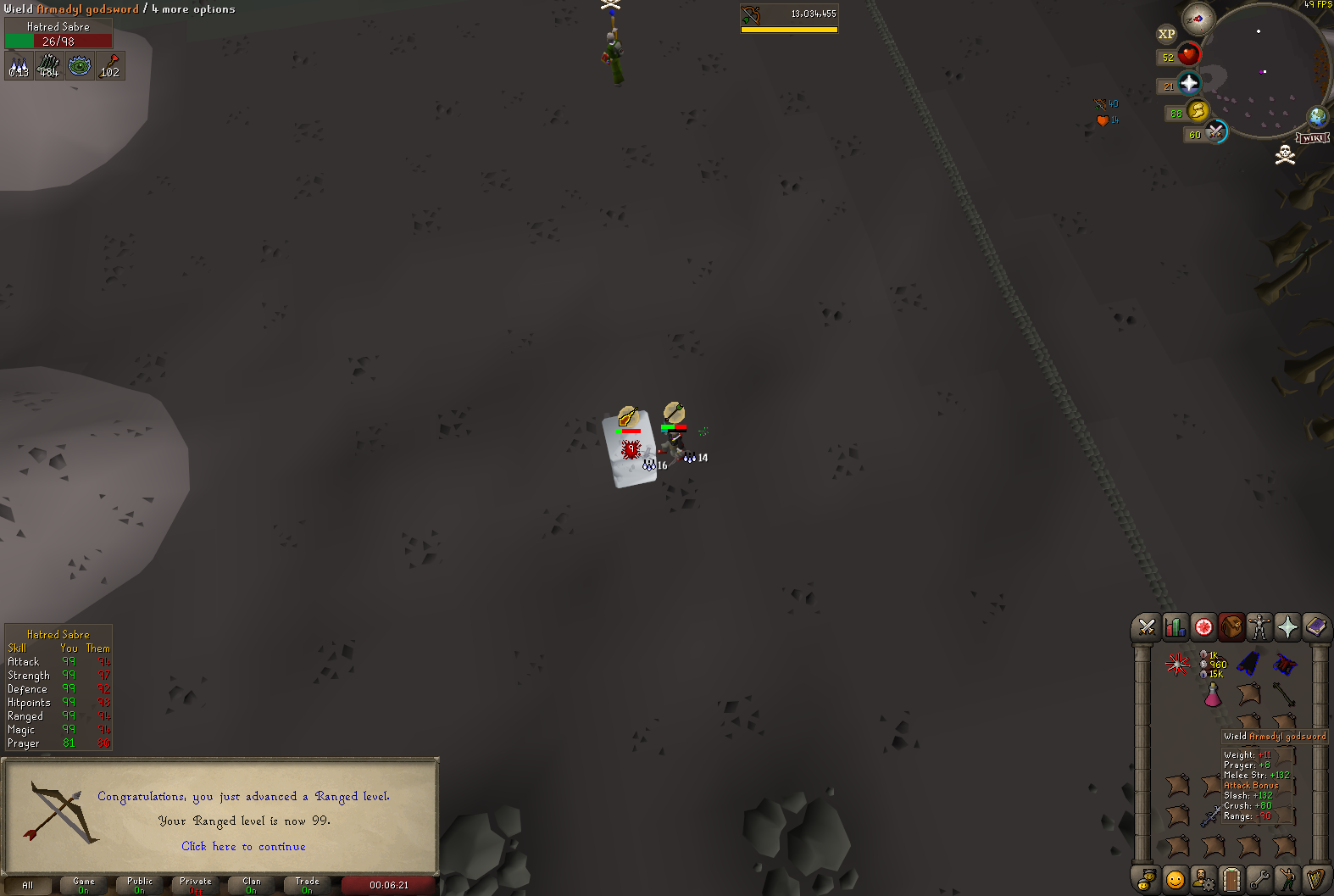
Task: Click the Wiki lookup banner
Action: (x=1313, y=138)
